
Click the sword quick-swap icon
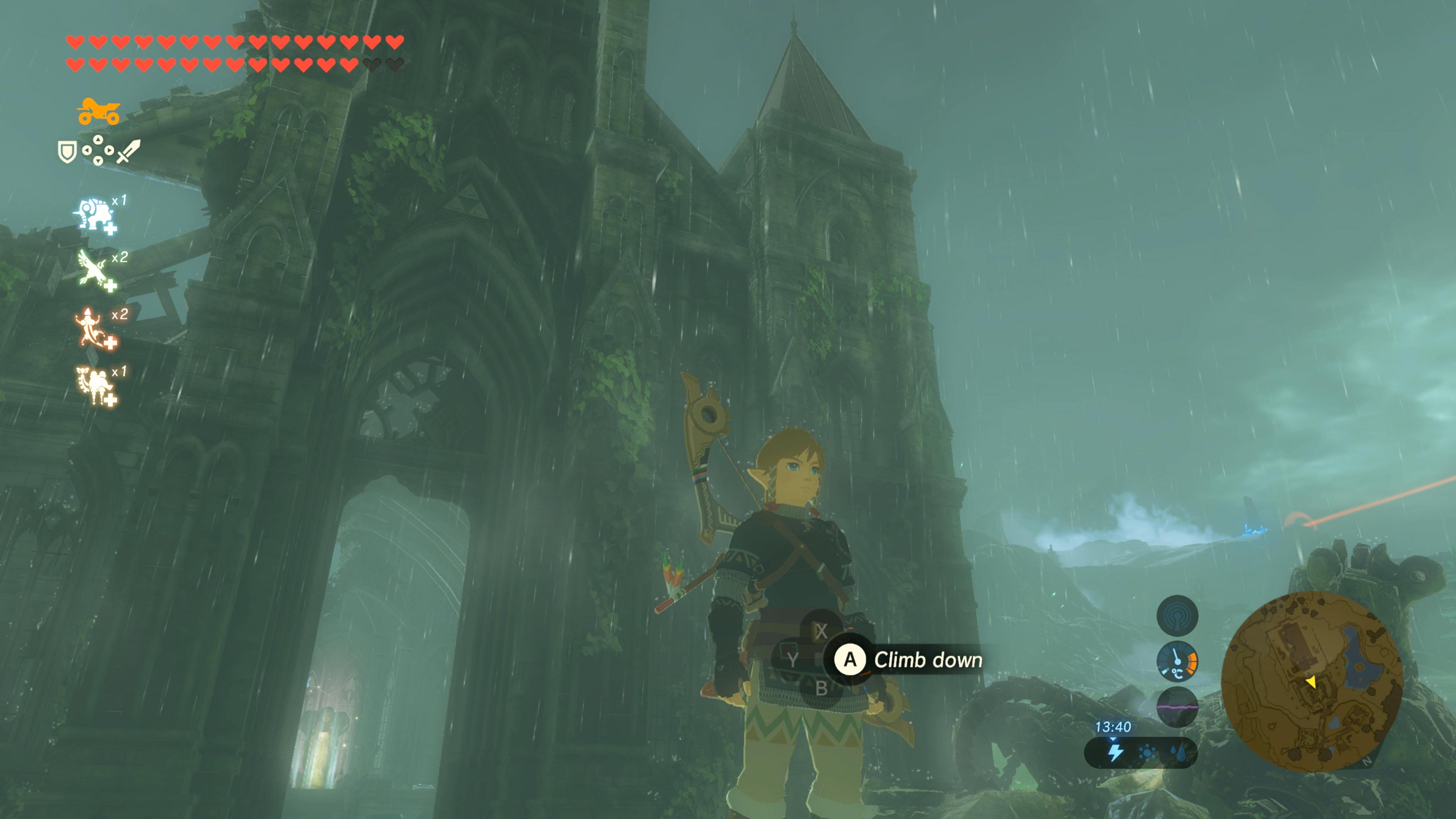click(x=129, y=151)
